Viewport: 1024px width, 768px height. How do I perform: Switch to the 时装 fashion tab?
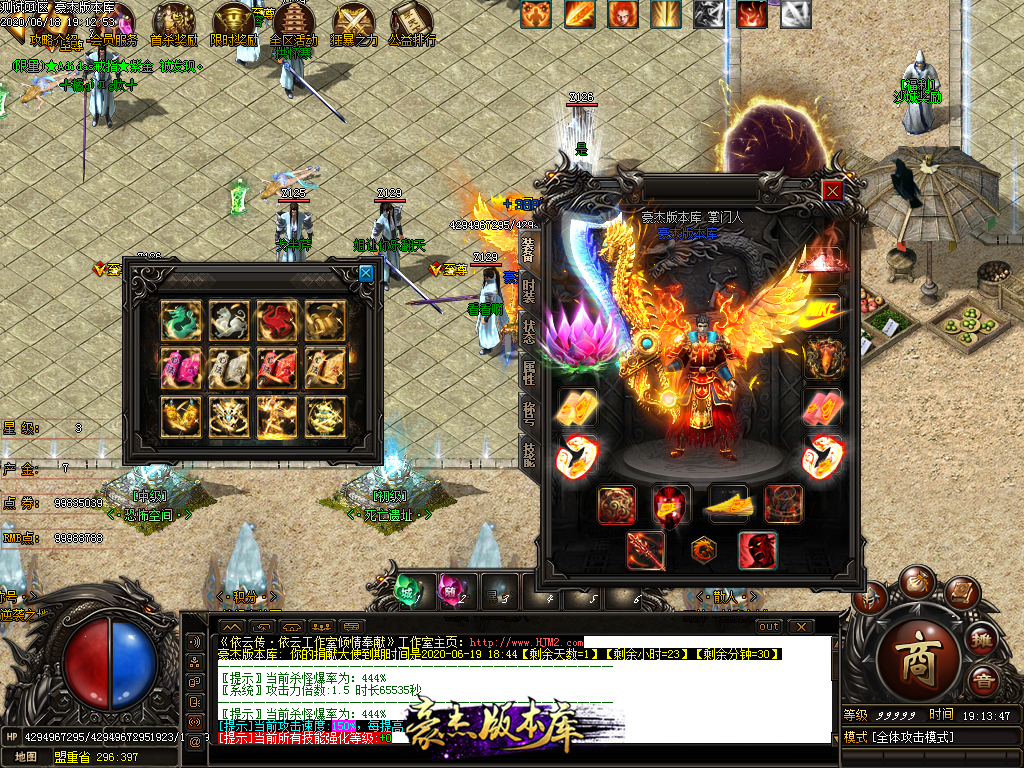tap(528, 291)
